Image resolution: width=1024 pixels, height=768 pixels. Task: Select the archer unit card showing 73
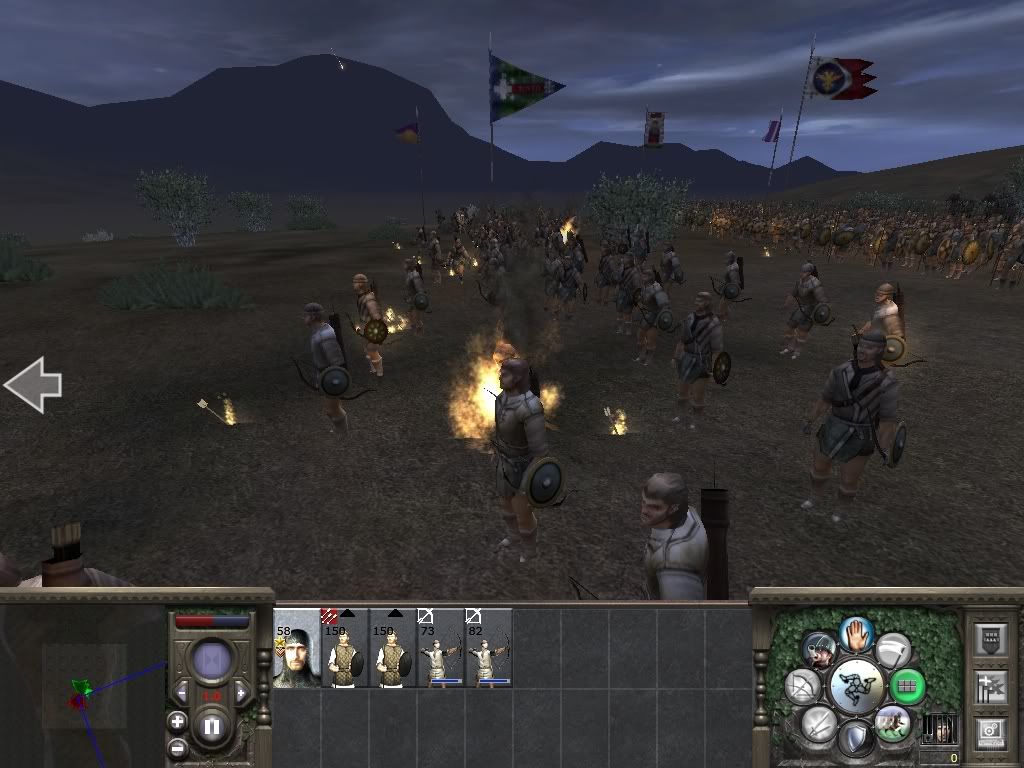(x=441, y=649)
